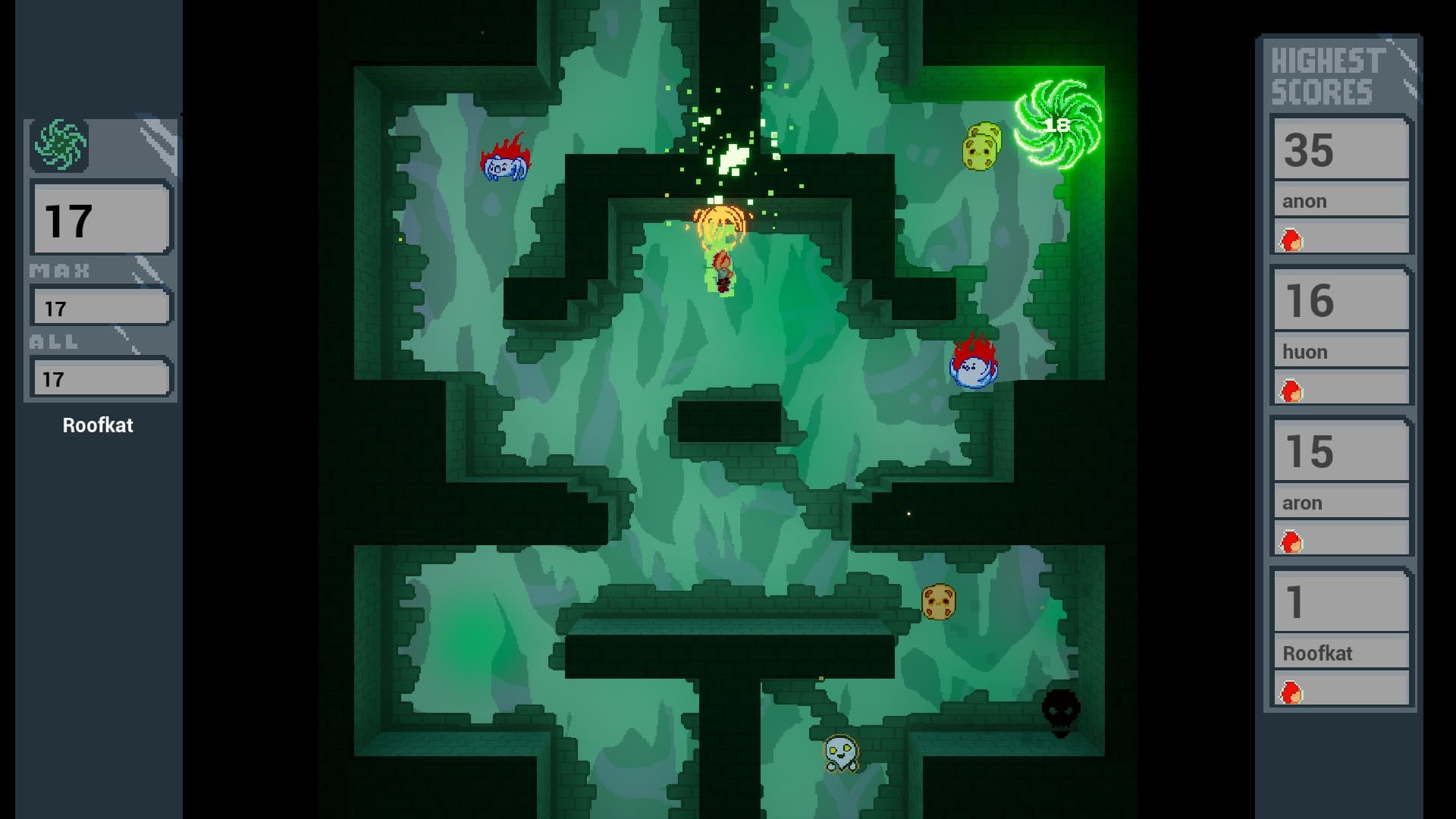Select the MAX score value box
The width and height of the screenshot is (1456, 819).
point(101,306)
